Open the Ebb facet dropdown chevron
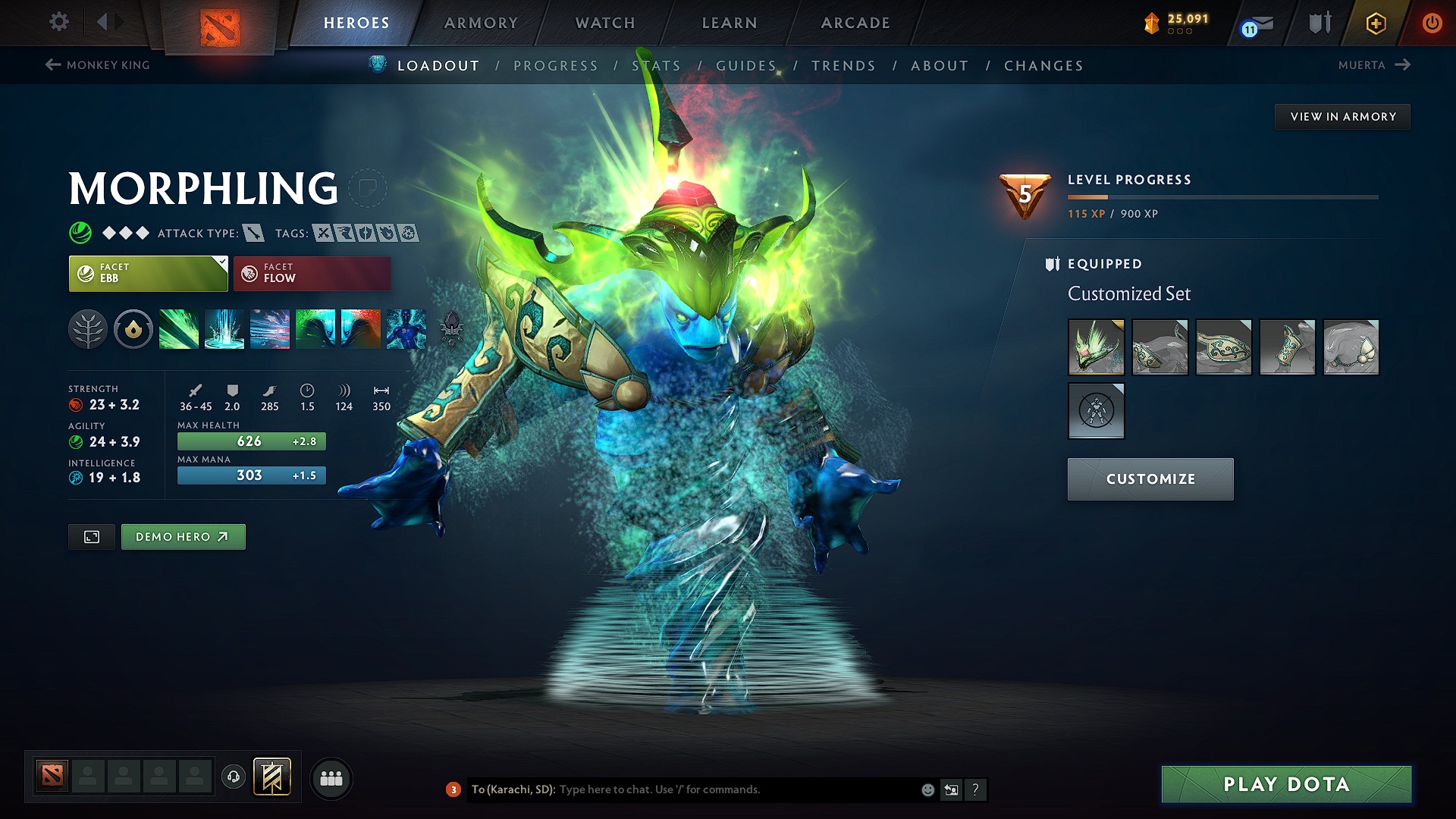1456x819 pixels. pos(221,262)
